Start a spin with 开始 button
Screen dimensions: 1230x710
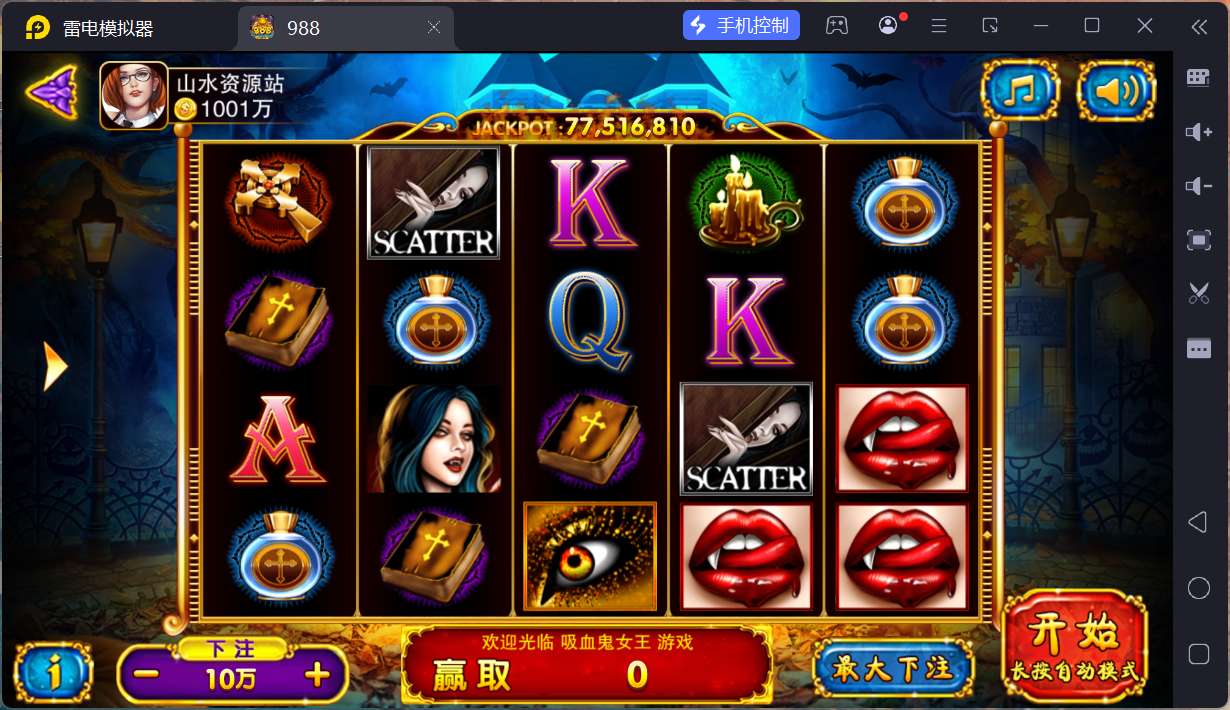(x=1075, y=645)
